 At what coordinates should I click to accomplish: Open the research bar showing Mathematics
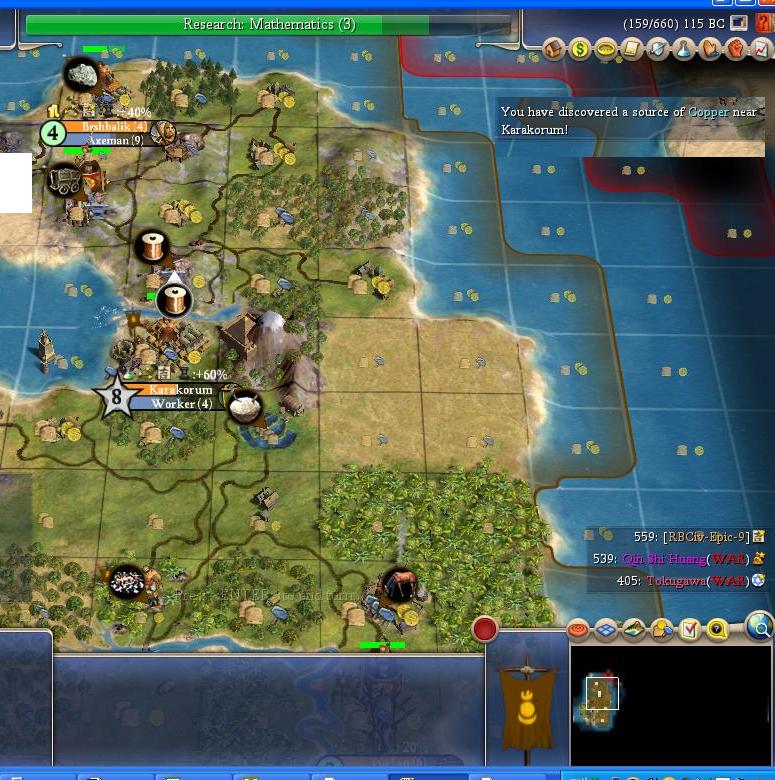point(268,24)
